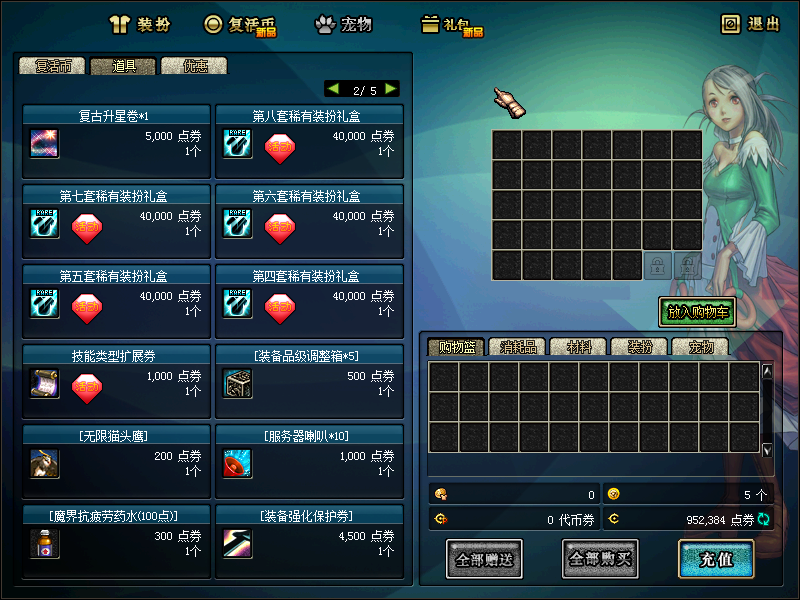Select the 复古升星卷 item icon
Screen dimensions: 800x600
[x=45, y=144]
